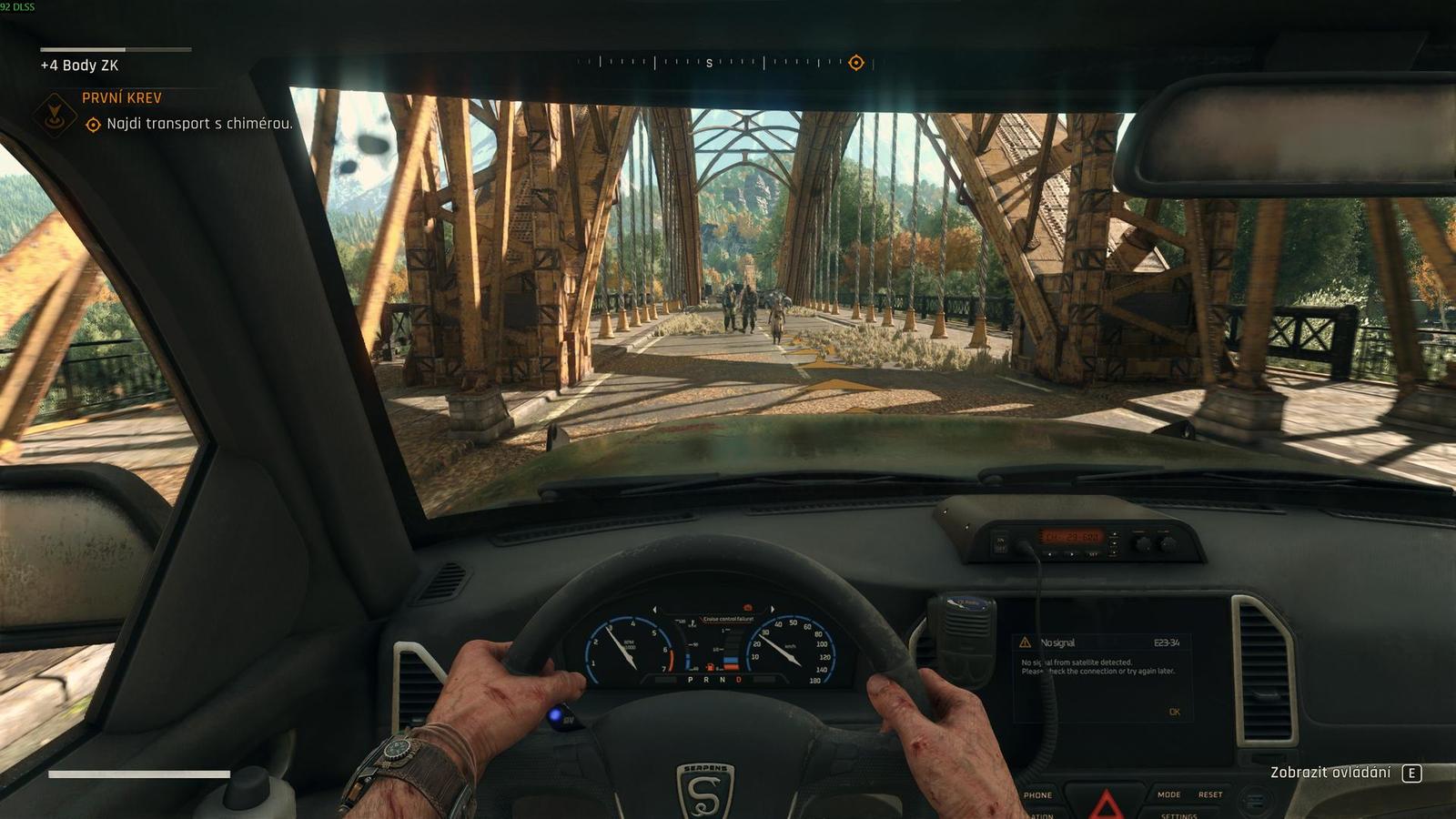Toggle the blue indicator light on the steering column
The width and height of the screenshot is (1456, 819).
554,715
